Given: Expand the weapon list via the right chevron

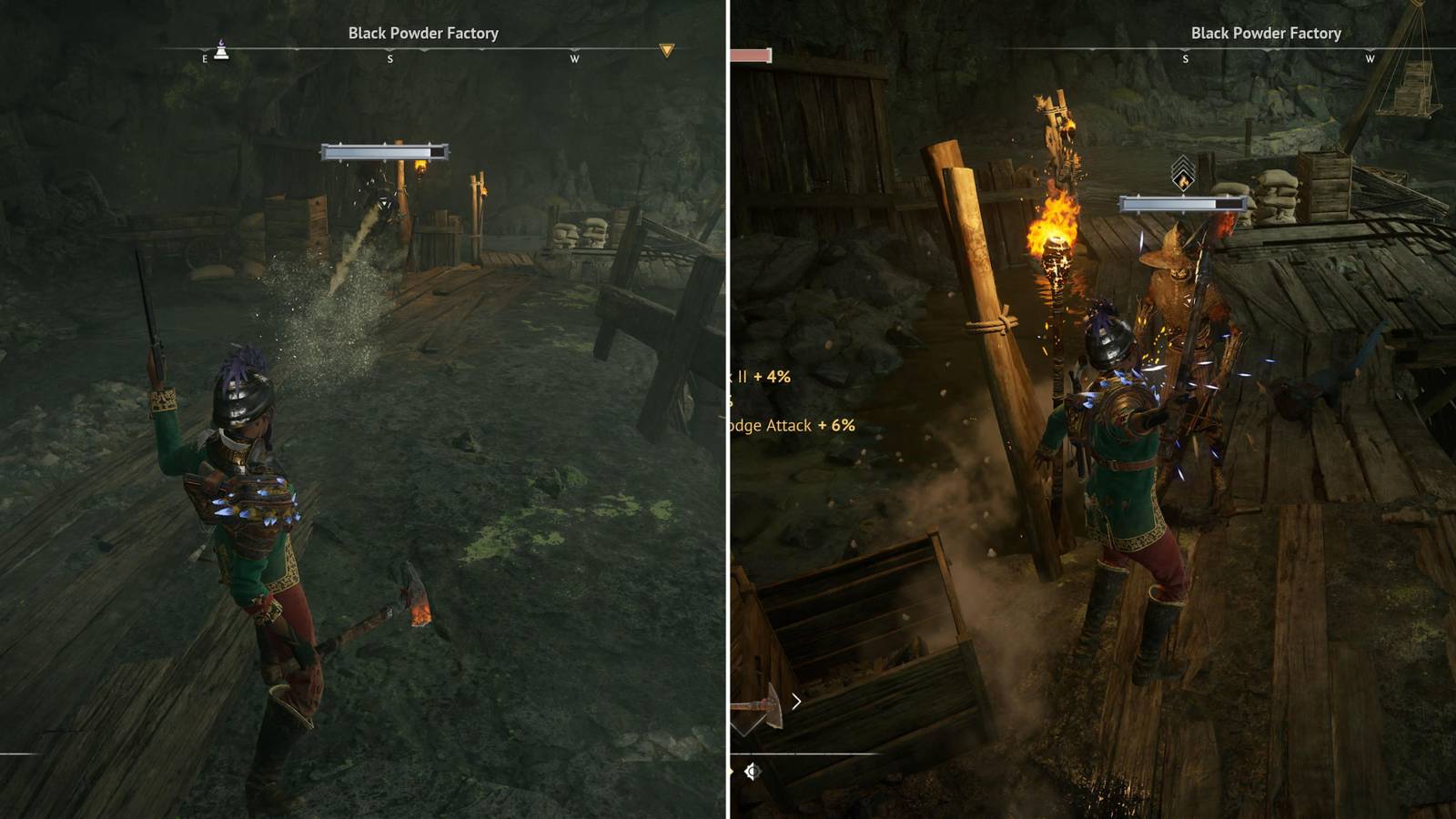Looking at the screenshot, I should (796, 701).
